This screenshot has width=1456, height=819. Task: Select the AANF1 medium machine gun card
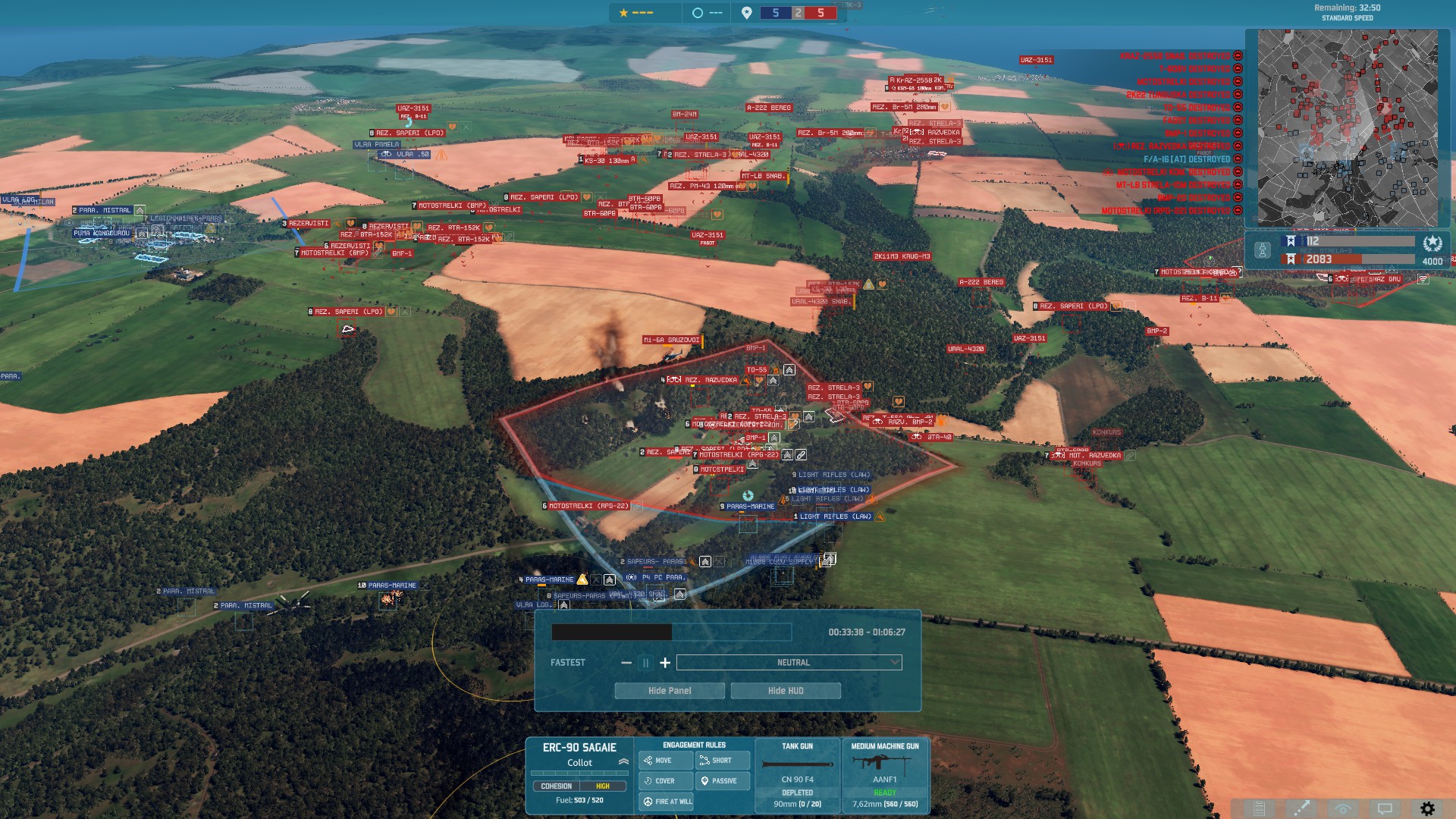click(885, 776)
